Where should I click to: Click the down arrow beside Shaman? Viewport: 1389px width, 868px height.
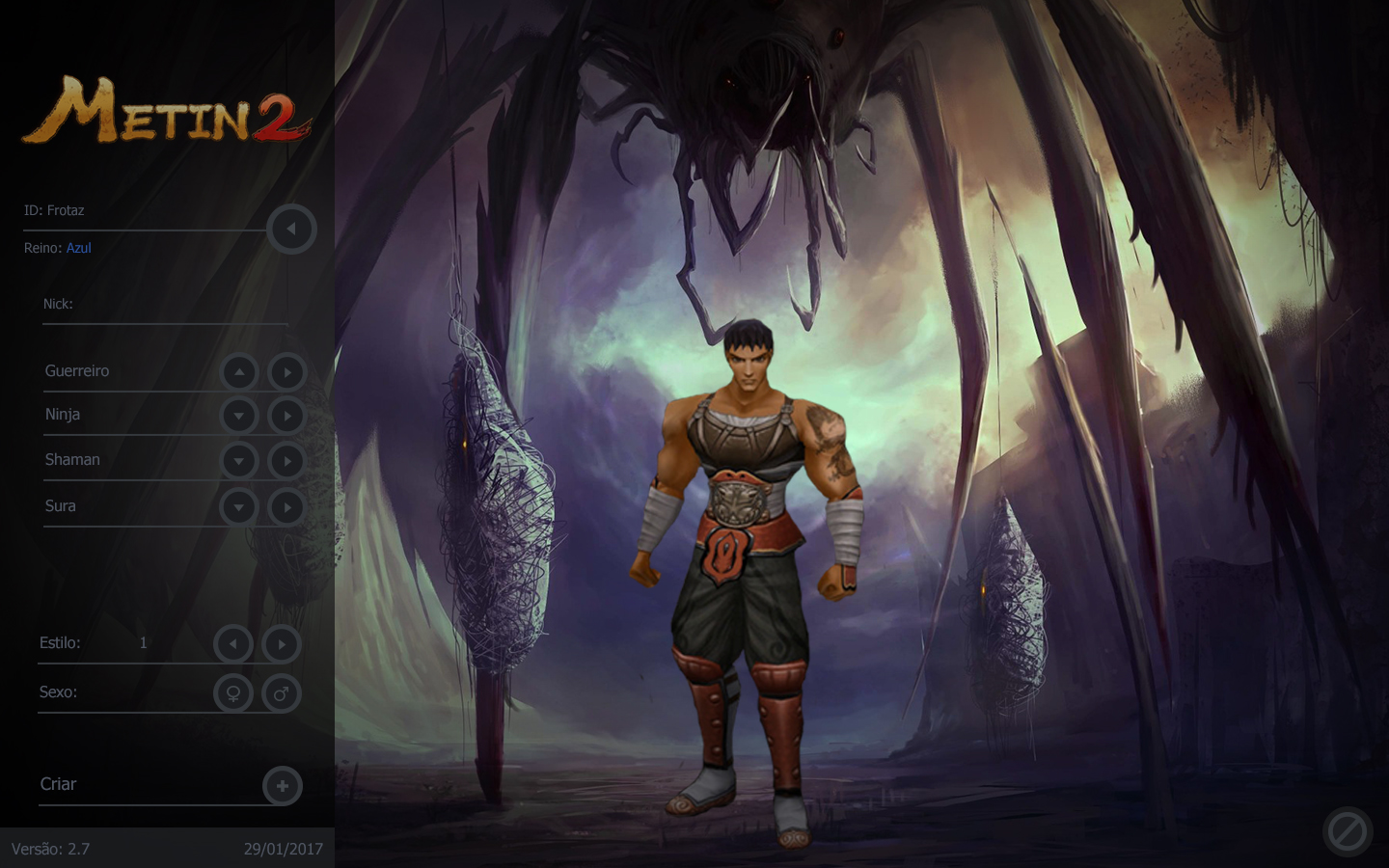tap(239, 461)
